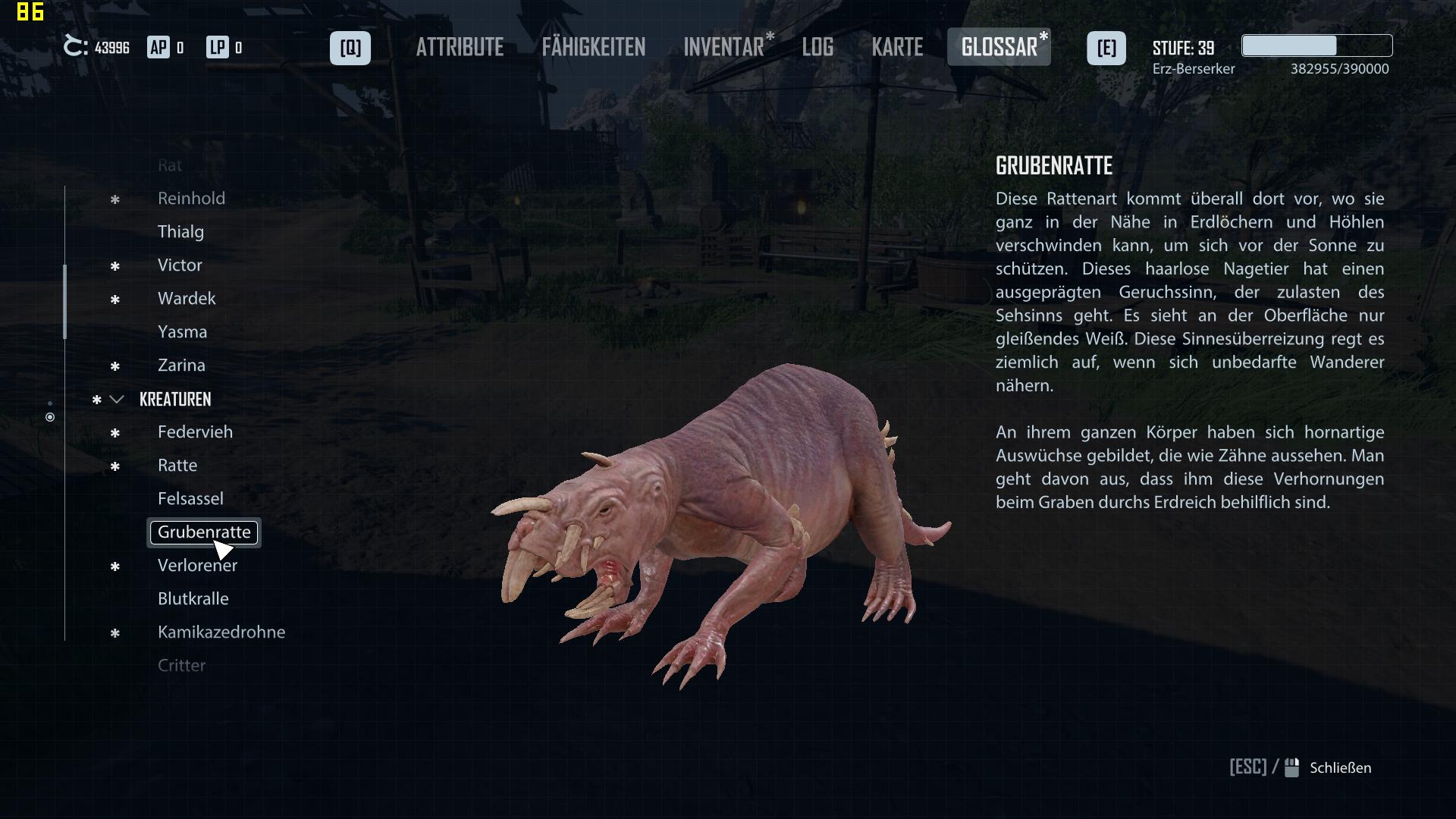1456x819 pixels.
Task: Choose the Felsassel creature entry
Action: (190, 499)
